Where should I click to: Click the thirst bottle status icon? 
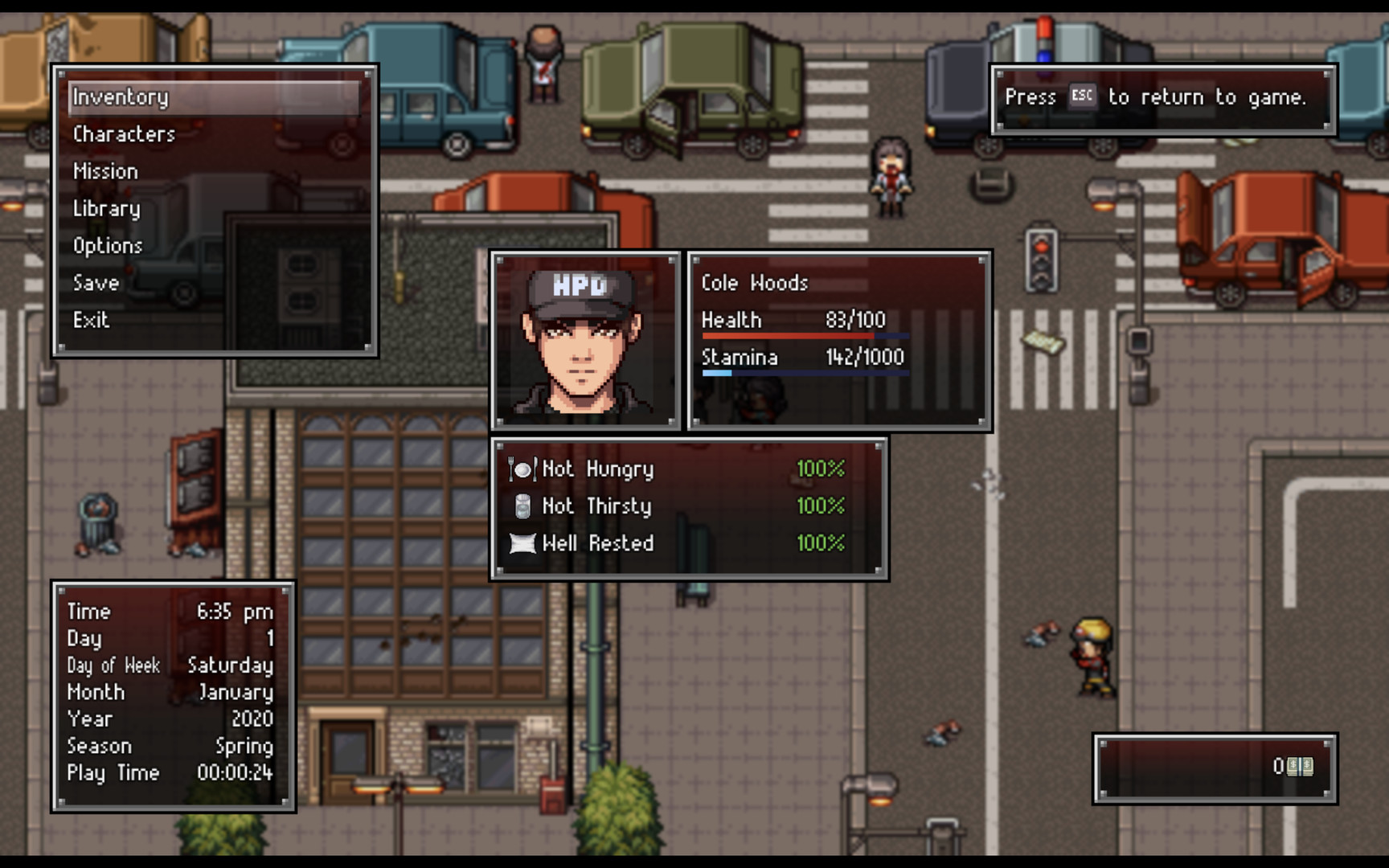coord(522,506)
